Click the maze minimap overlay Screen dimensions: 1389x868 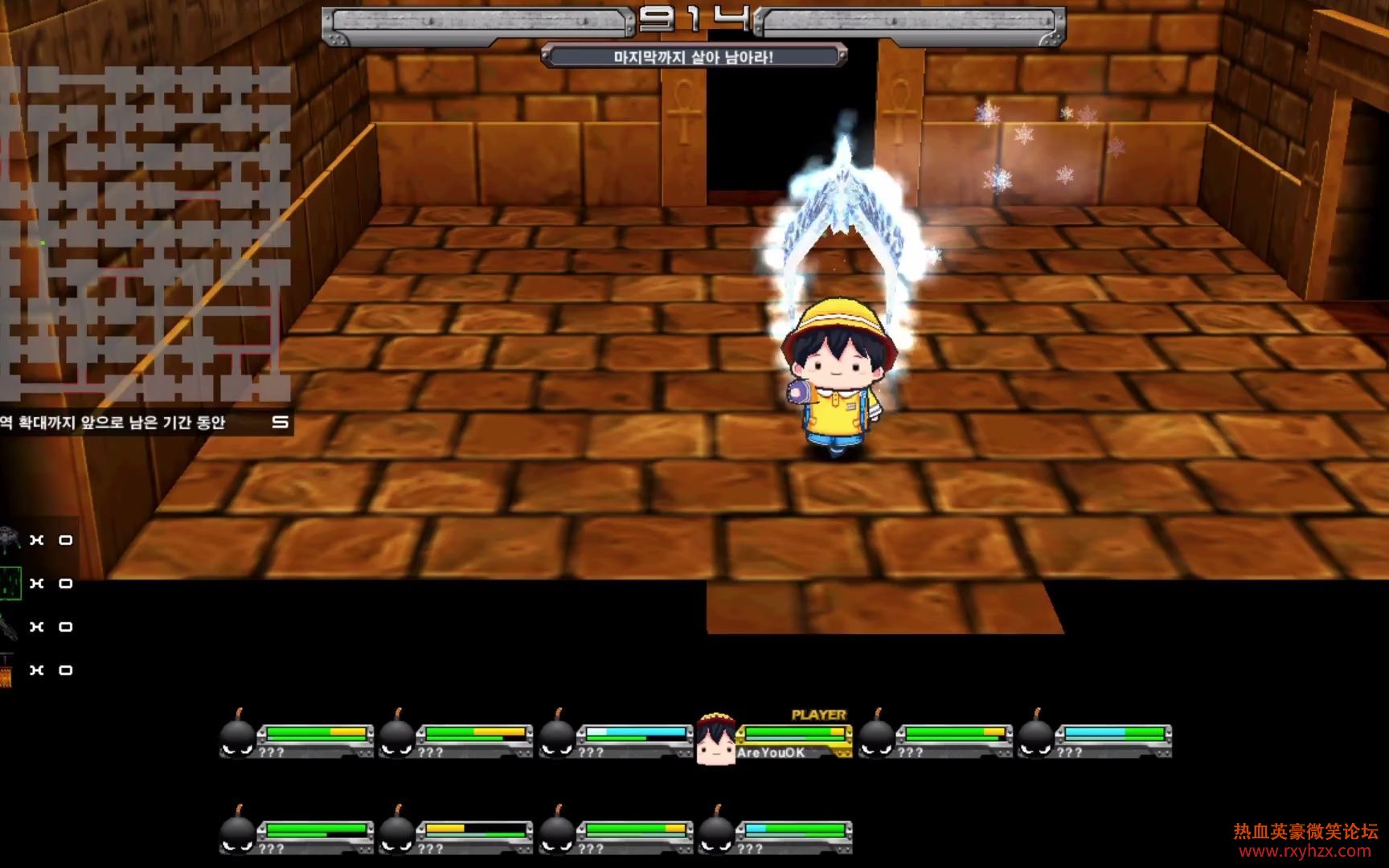click(x=145, y=235)
